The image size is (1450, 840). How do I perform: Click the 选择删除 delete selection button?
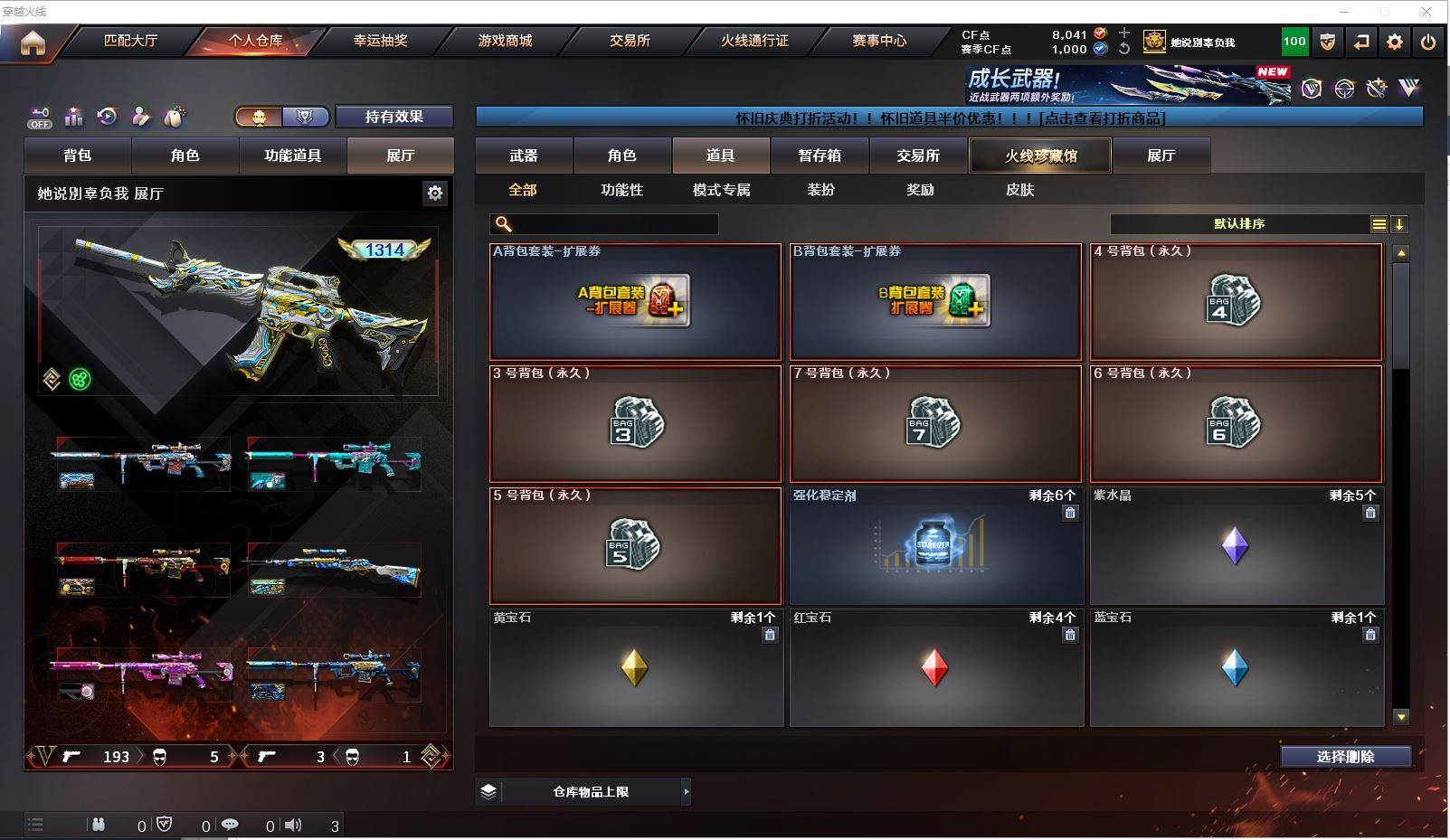(1345, 757)
